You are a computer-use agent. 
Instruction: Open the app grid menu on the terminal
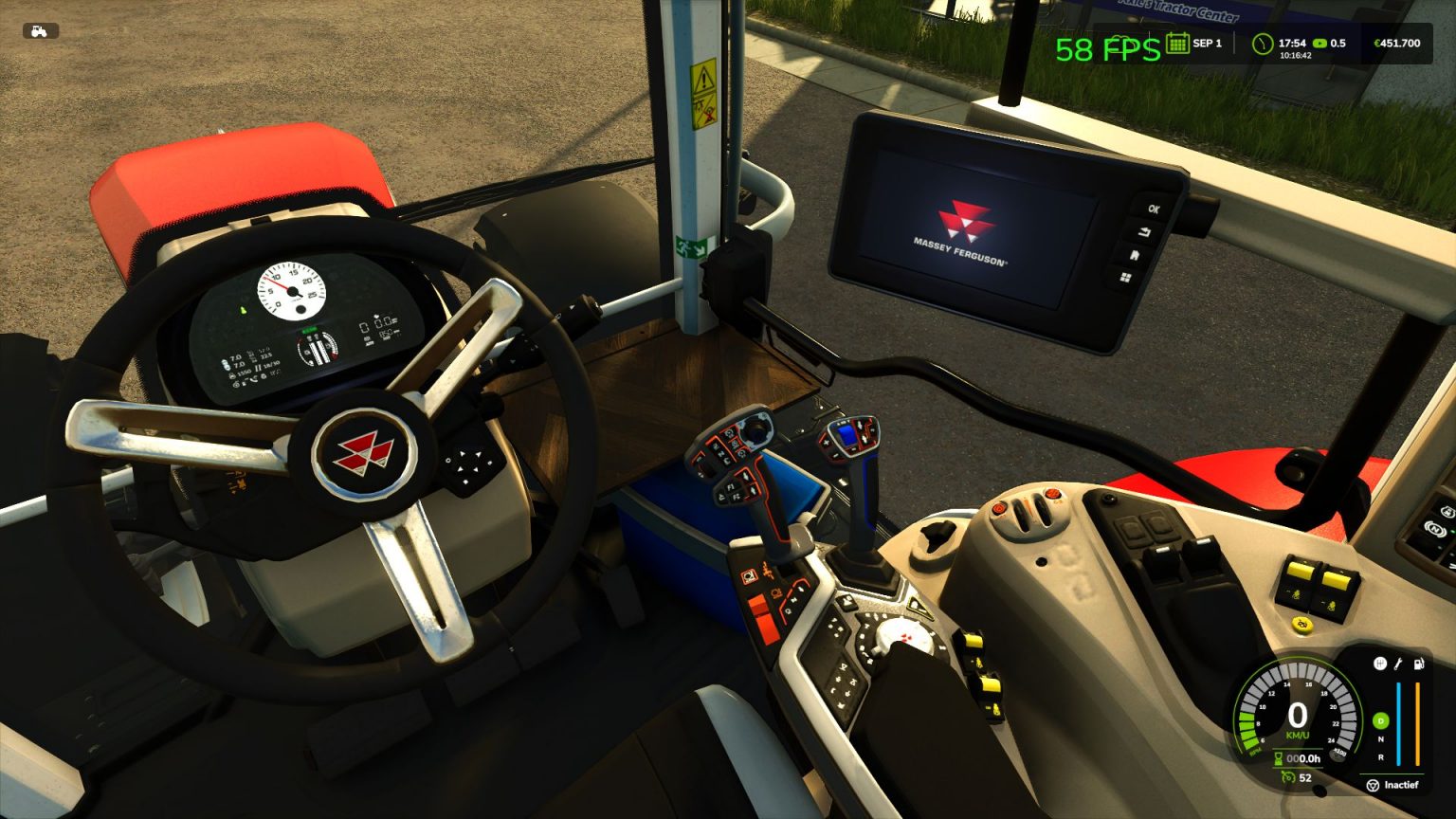pos(1126,278)
